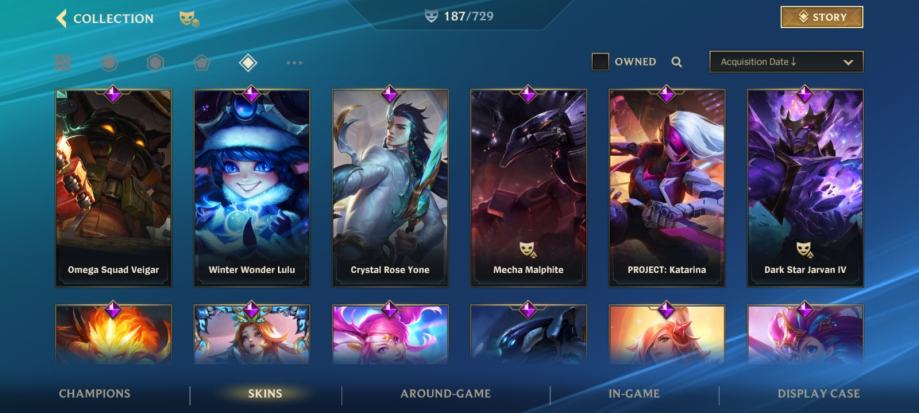919x413 pixels.
Task: Open the skin search magnifier
Action: [677, 62]
